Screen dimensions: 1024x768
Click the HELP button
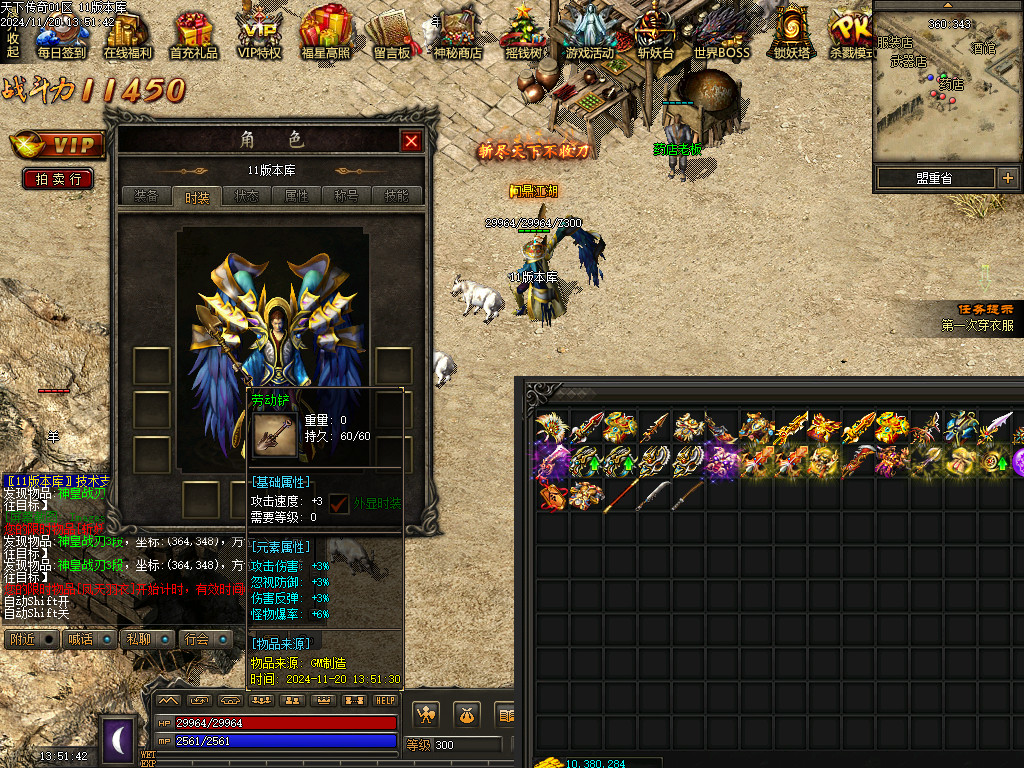tap(385, 700)
